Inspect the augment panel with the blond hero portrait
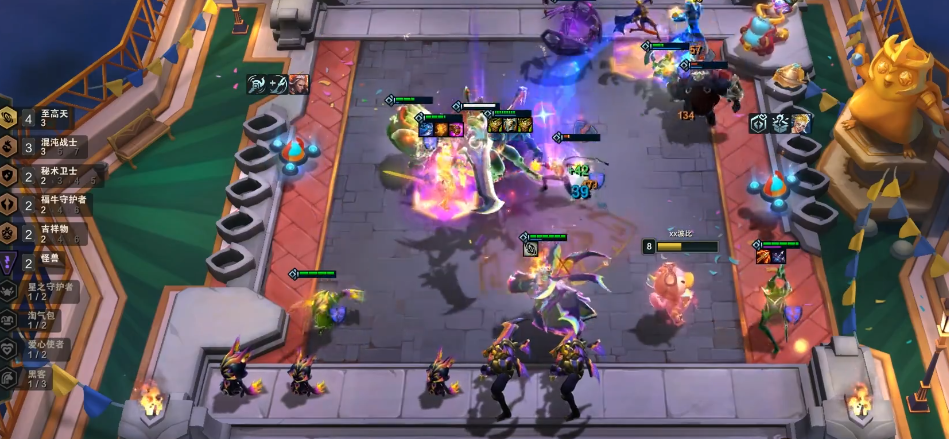Image resolution: width=949 pixels, height=439 pixels. click(x=780, y=123)
